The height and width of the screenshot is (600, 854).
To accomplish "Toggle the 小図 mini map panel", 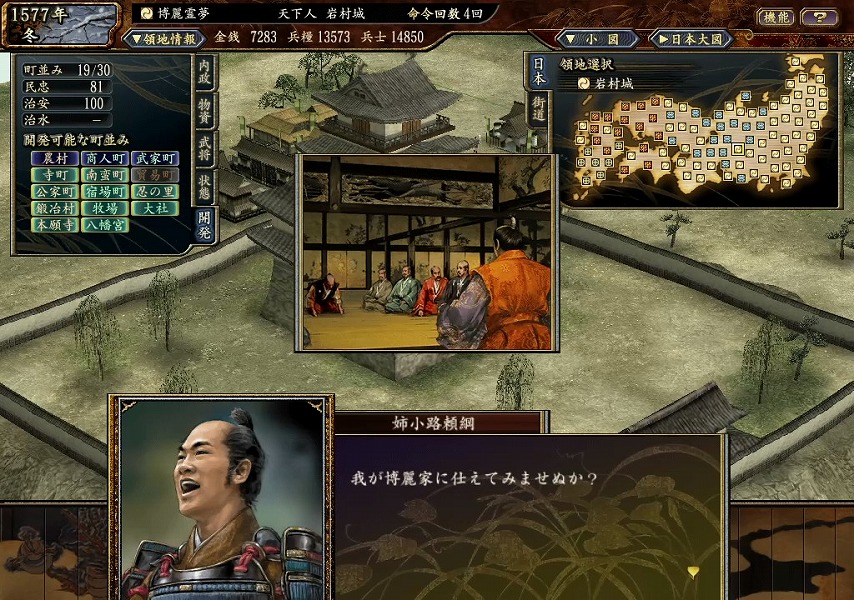I will pyautogui.click(x=596, y=39).
